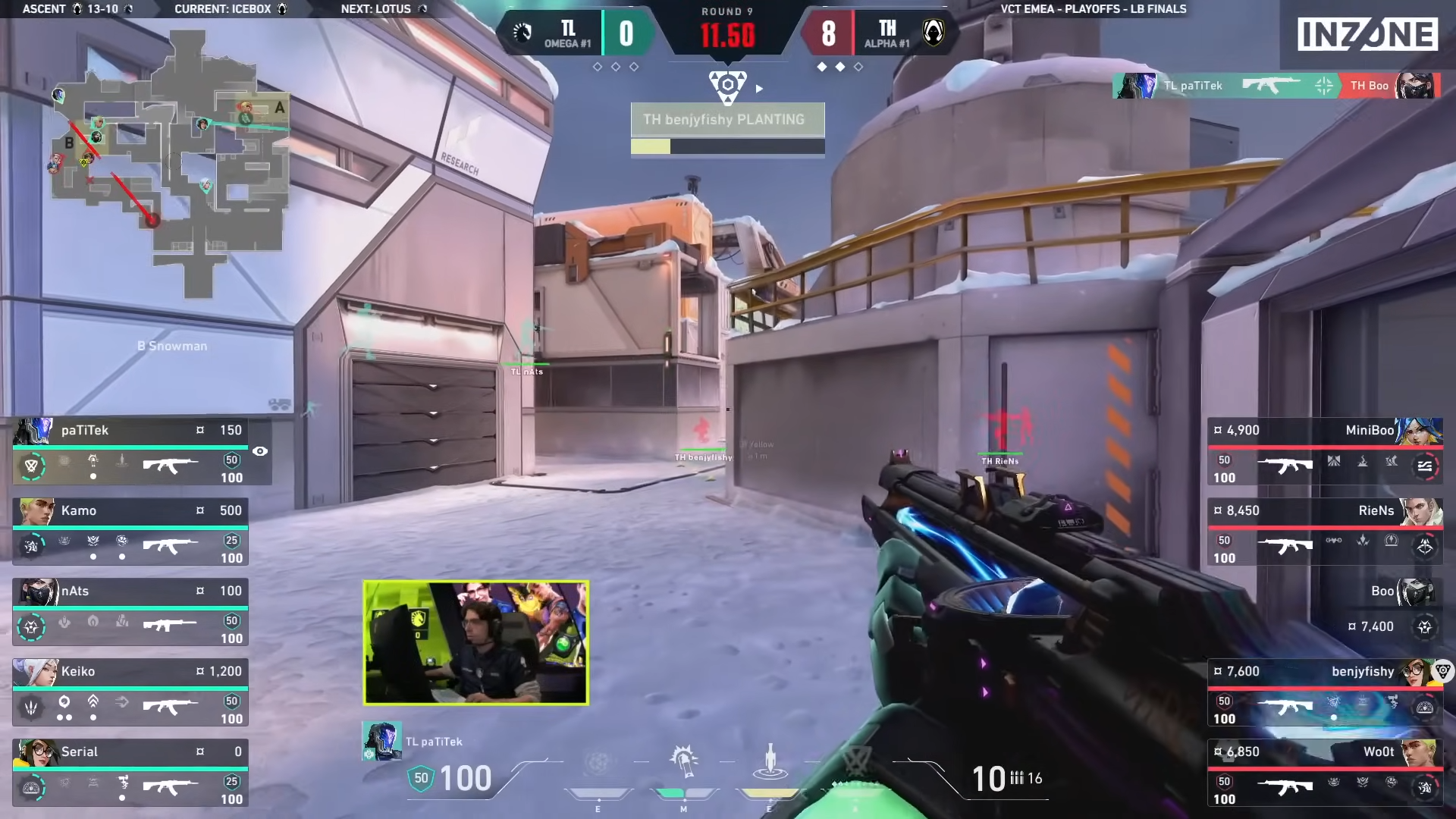Select Boo's player row
Screen dimensions: 1456x819
(x=1325, y=612)
